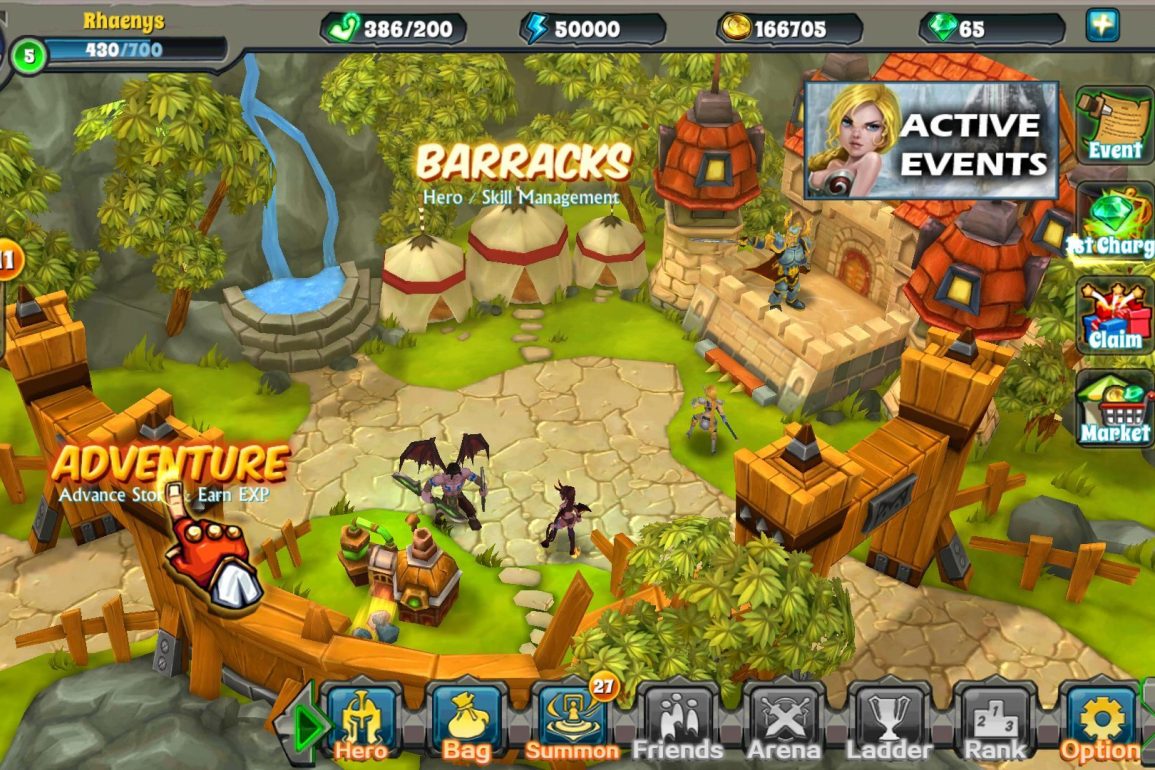Viewport: 1155px width, 770px height.
Task: Claim the gift box rewards
Action: point(1115,315)
